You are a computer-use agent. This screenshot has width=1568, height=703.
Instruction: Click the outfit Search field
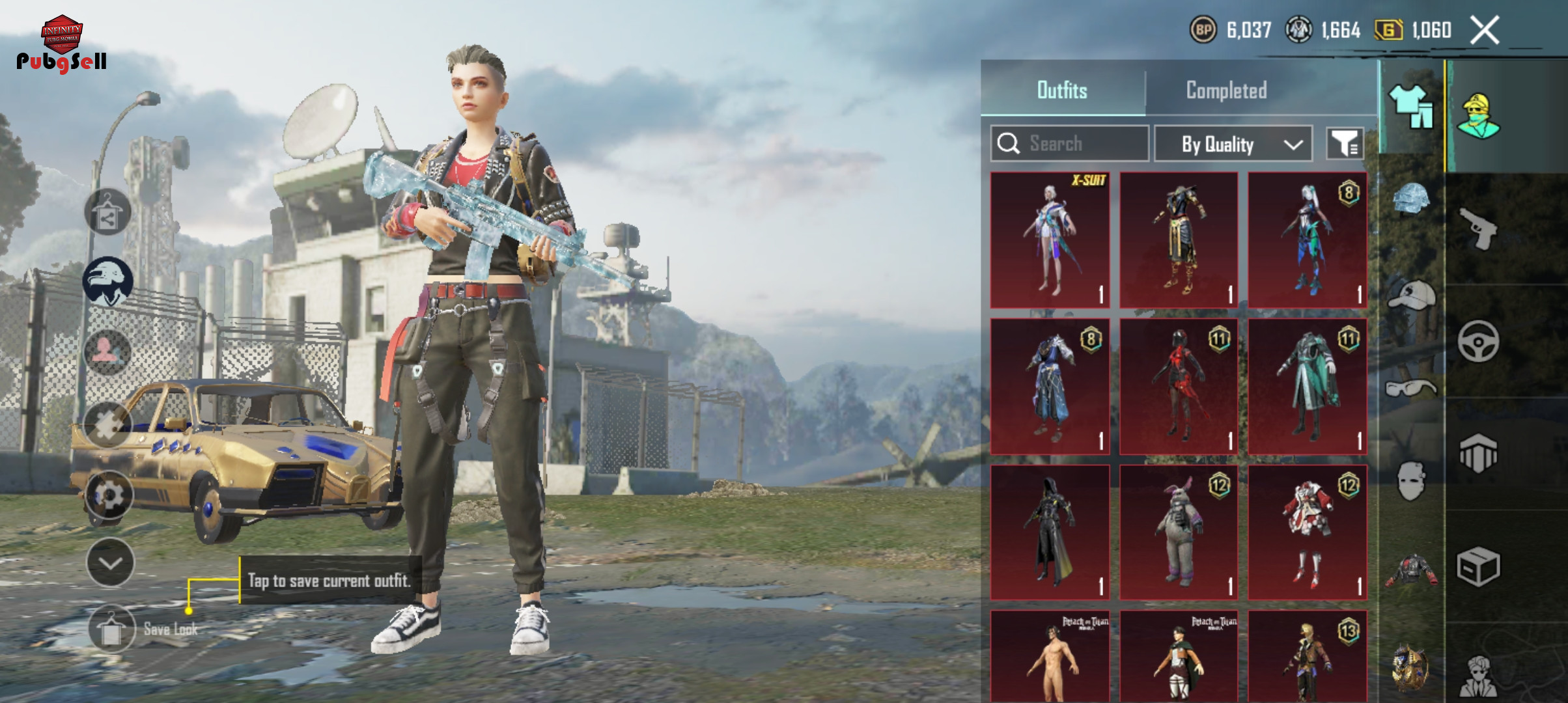[1069, 143]
